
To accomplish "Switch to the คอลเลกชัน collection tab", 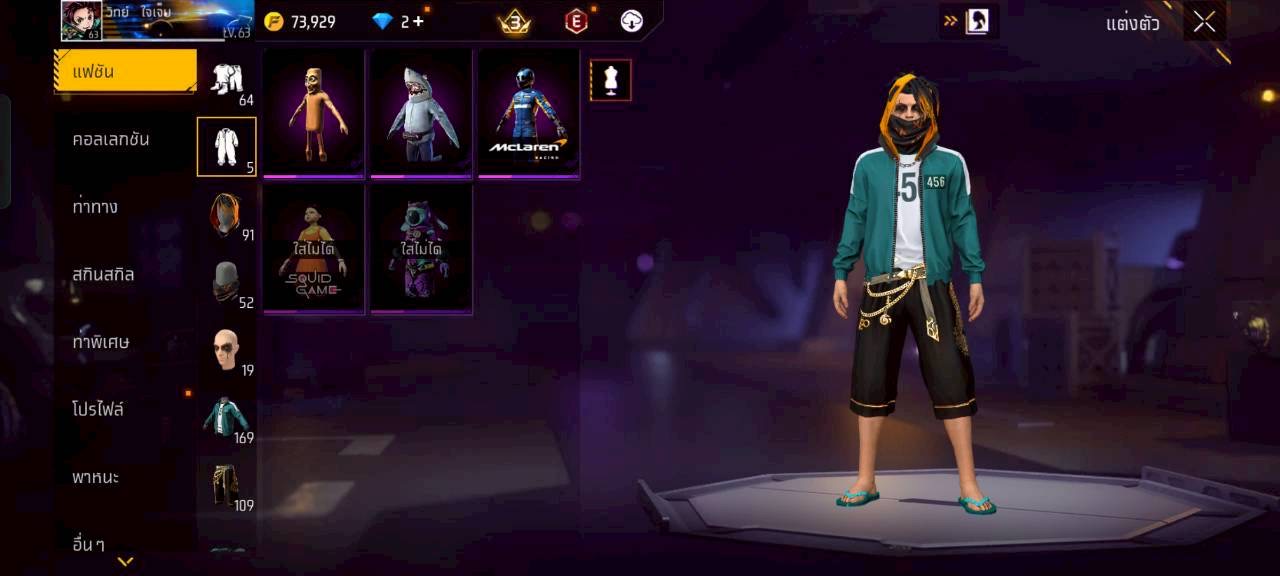I will [111, 140].
